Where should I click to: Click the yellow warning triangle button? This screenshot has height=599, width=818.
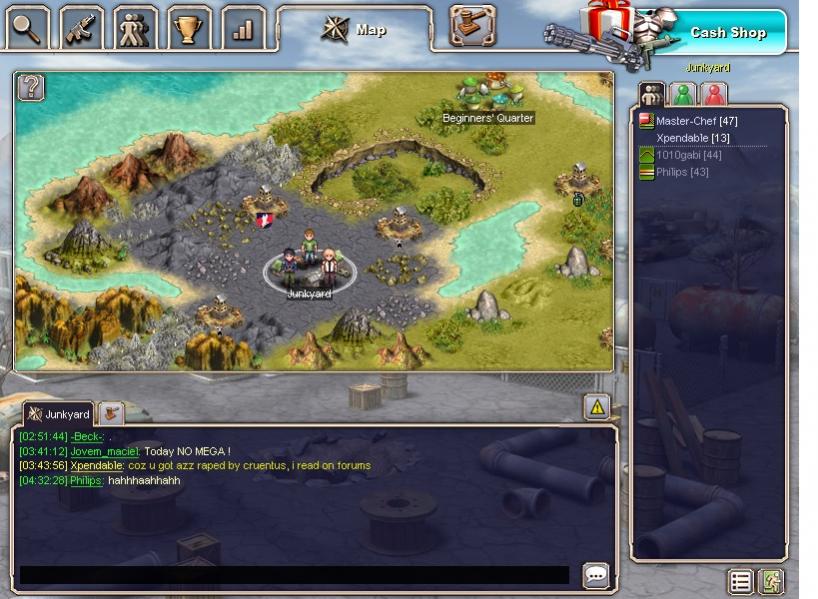point(597,406)
